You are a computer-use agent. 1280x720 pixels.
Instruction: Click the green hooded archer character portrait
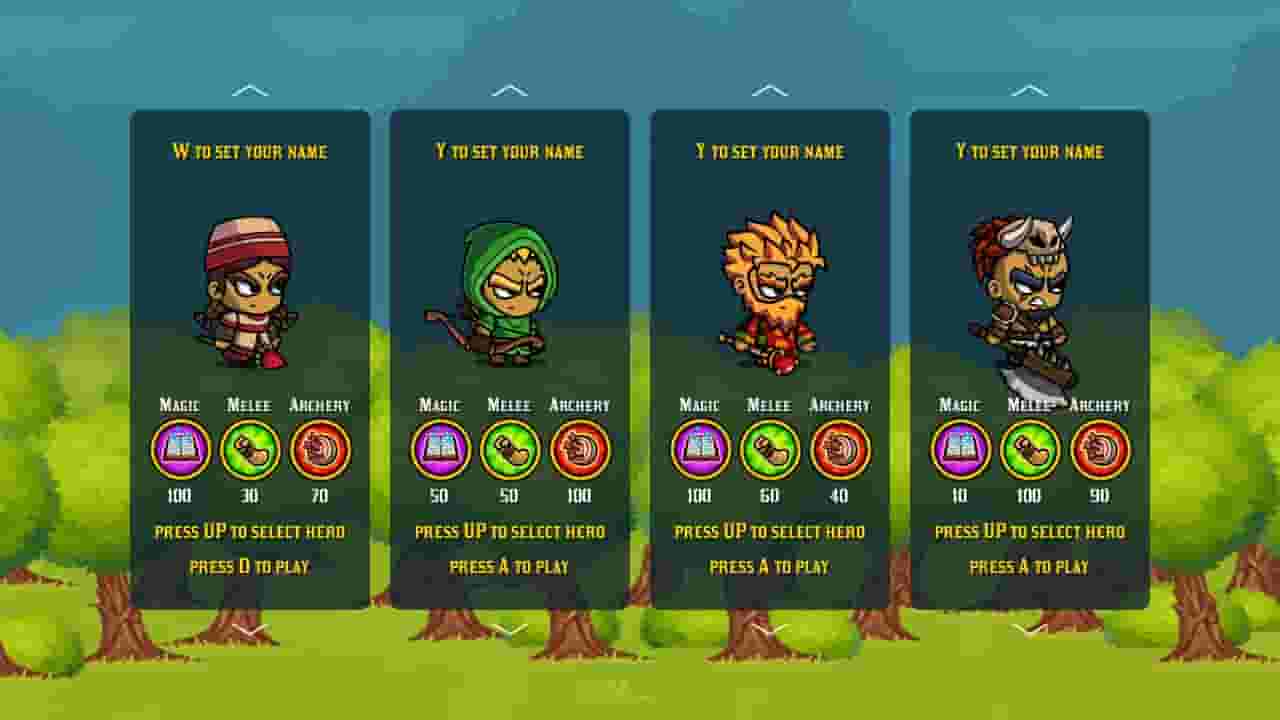pyautogui.click(x=509, y=290)
